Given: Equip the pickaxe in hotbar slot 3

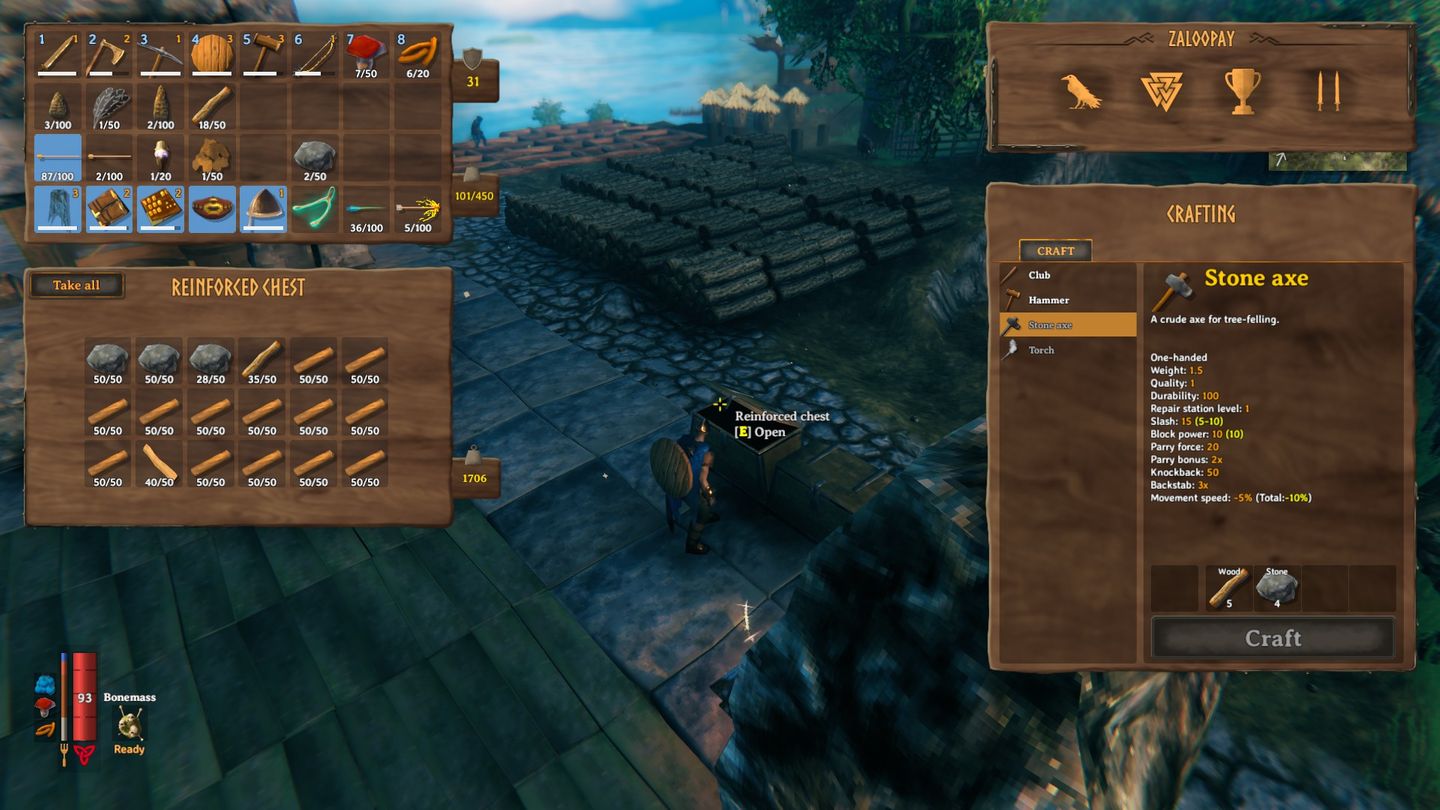Looking at the screenshot, I should 160,52.
